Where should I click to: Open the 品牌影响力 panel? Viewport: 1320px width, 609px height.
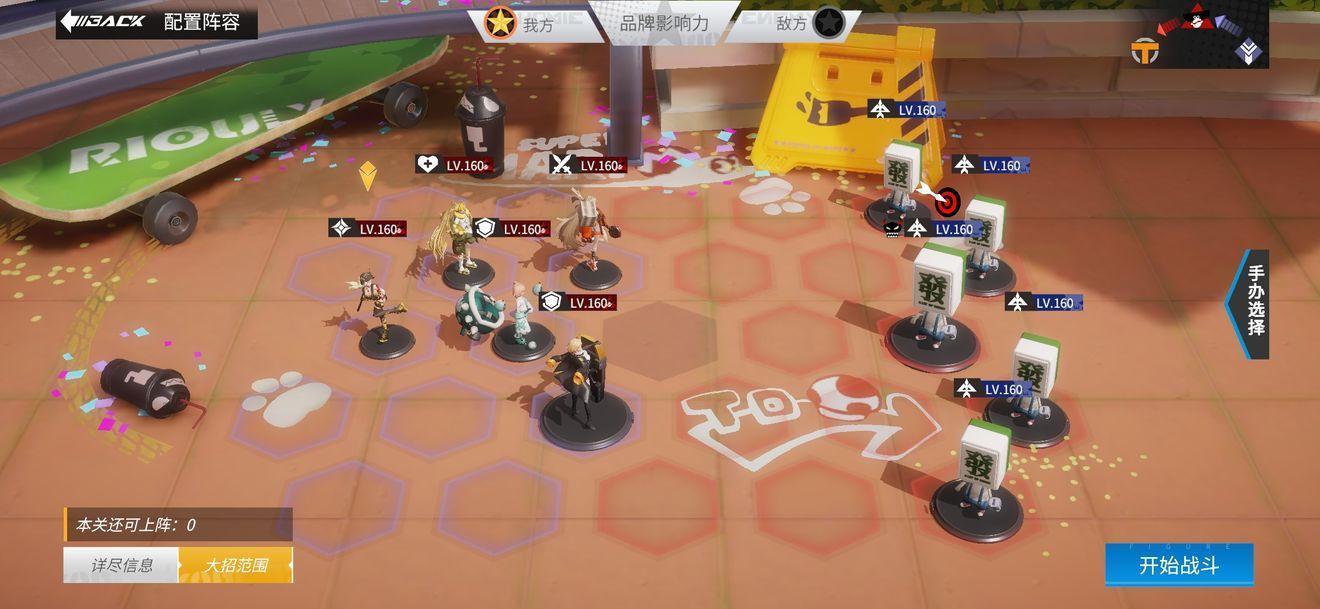[x=664, y=22]
